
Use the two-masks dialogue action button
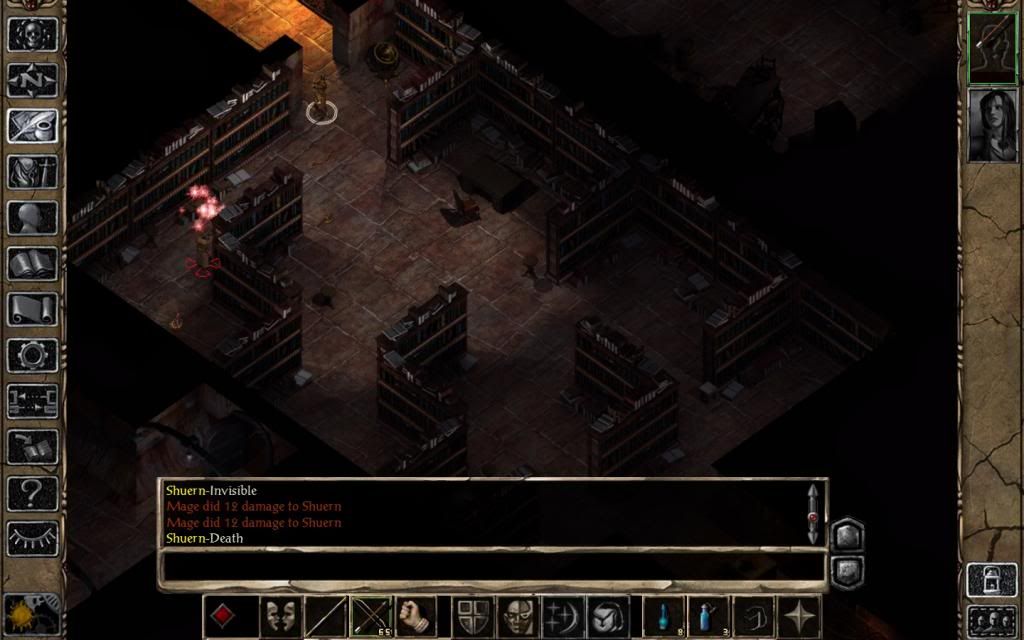click(281, 616)
